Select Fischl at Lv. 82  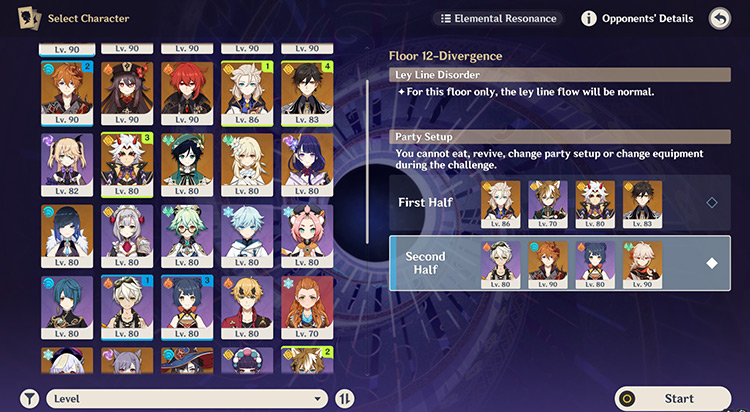pyautogui.click(x=67, y=164)
